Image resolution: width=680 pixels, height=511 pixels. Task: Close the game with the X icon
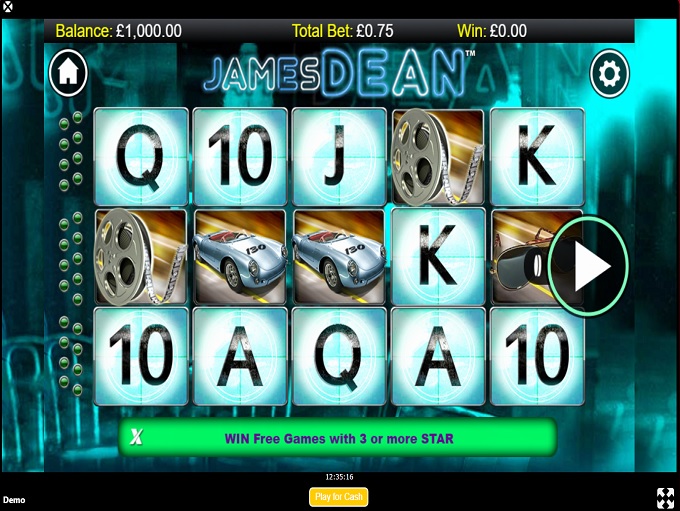pyautogui.click(x=9, y=6)
